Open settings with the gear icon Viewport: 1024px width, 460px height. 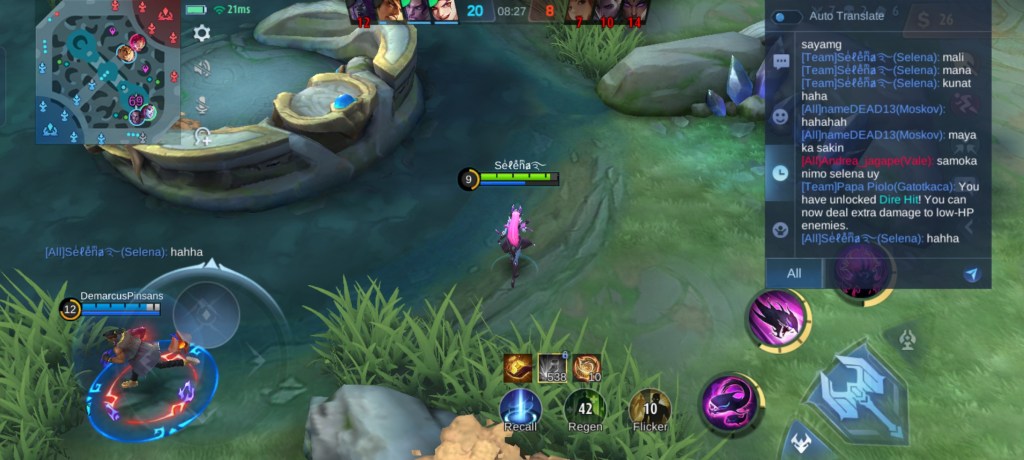[x=202, y=33]
